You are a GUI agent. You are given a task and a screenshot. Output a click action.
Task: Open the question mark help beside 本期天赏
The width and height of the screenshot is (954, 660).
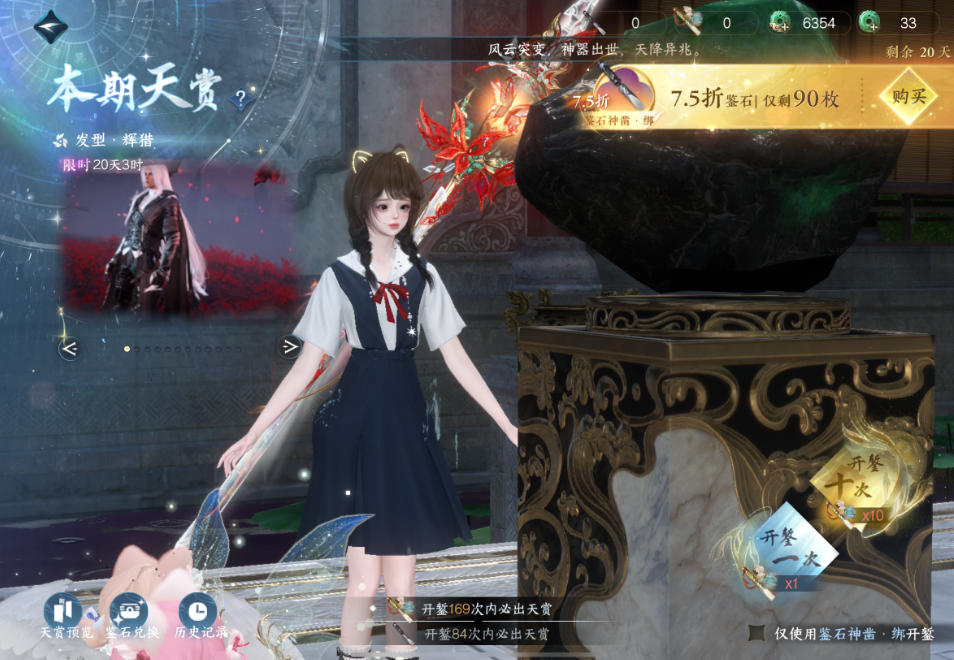(240, 99)
